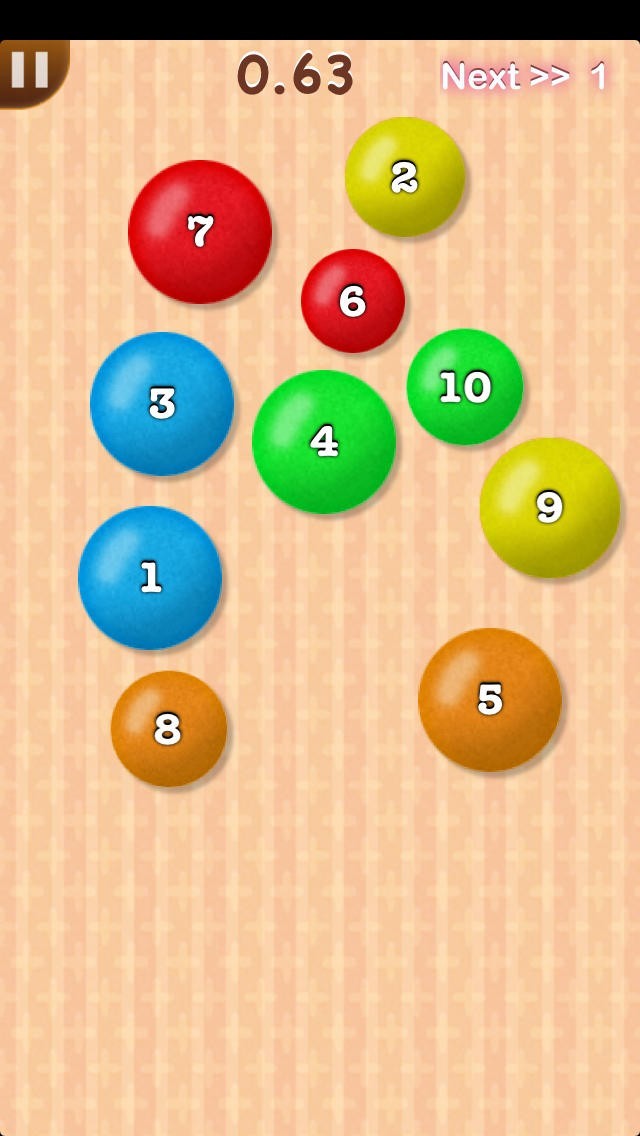
Task: Hit the blue ball numbered 3
Action: tap(162, 403)
